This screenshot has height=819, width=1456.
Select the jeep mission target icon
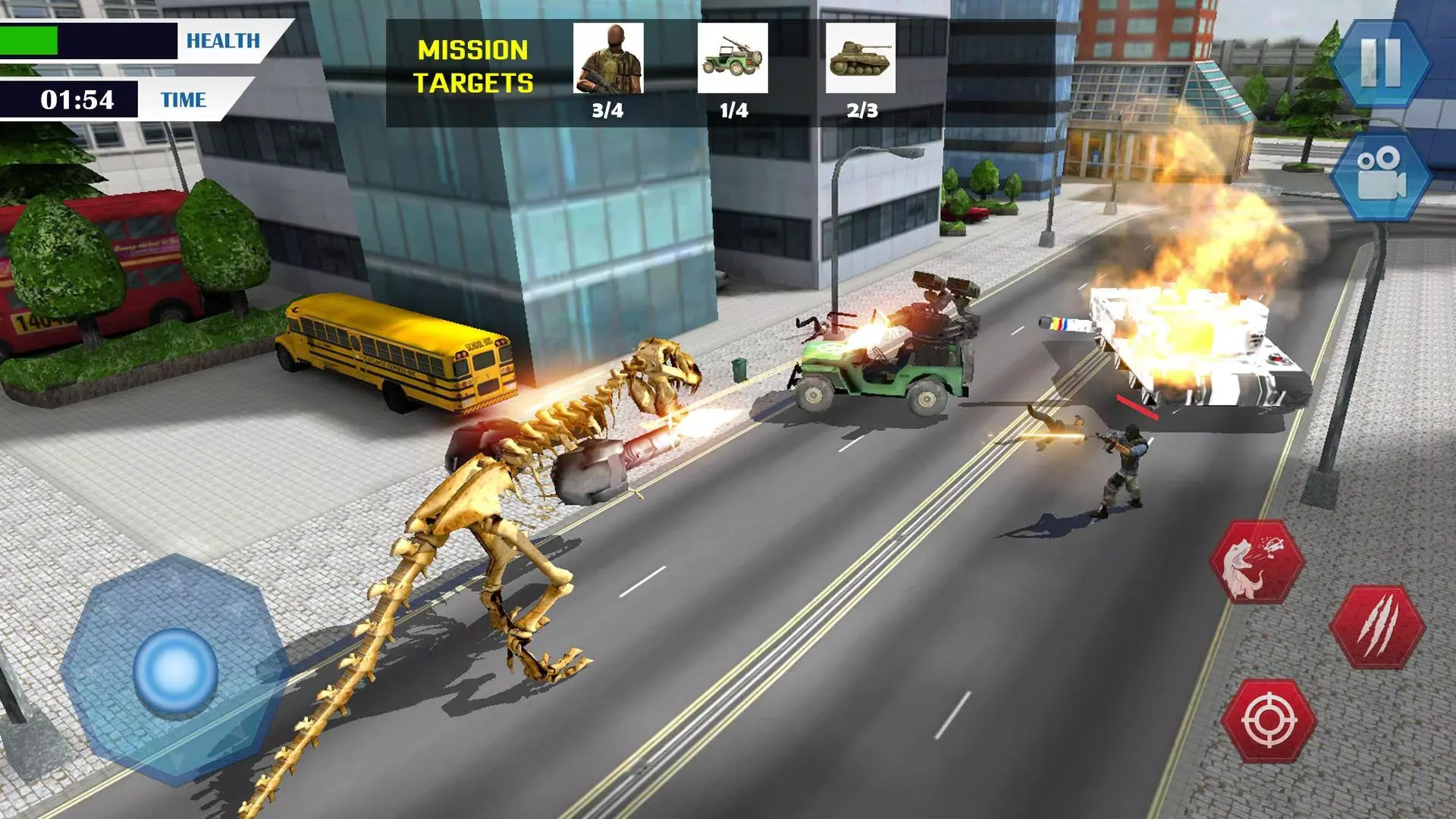coord(733,58)
